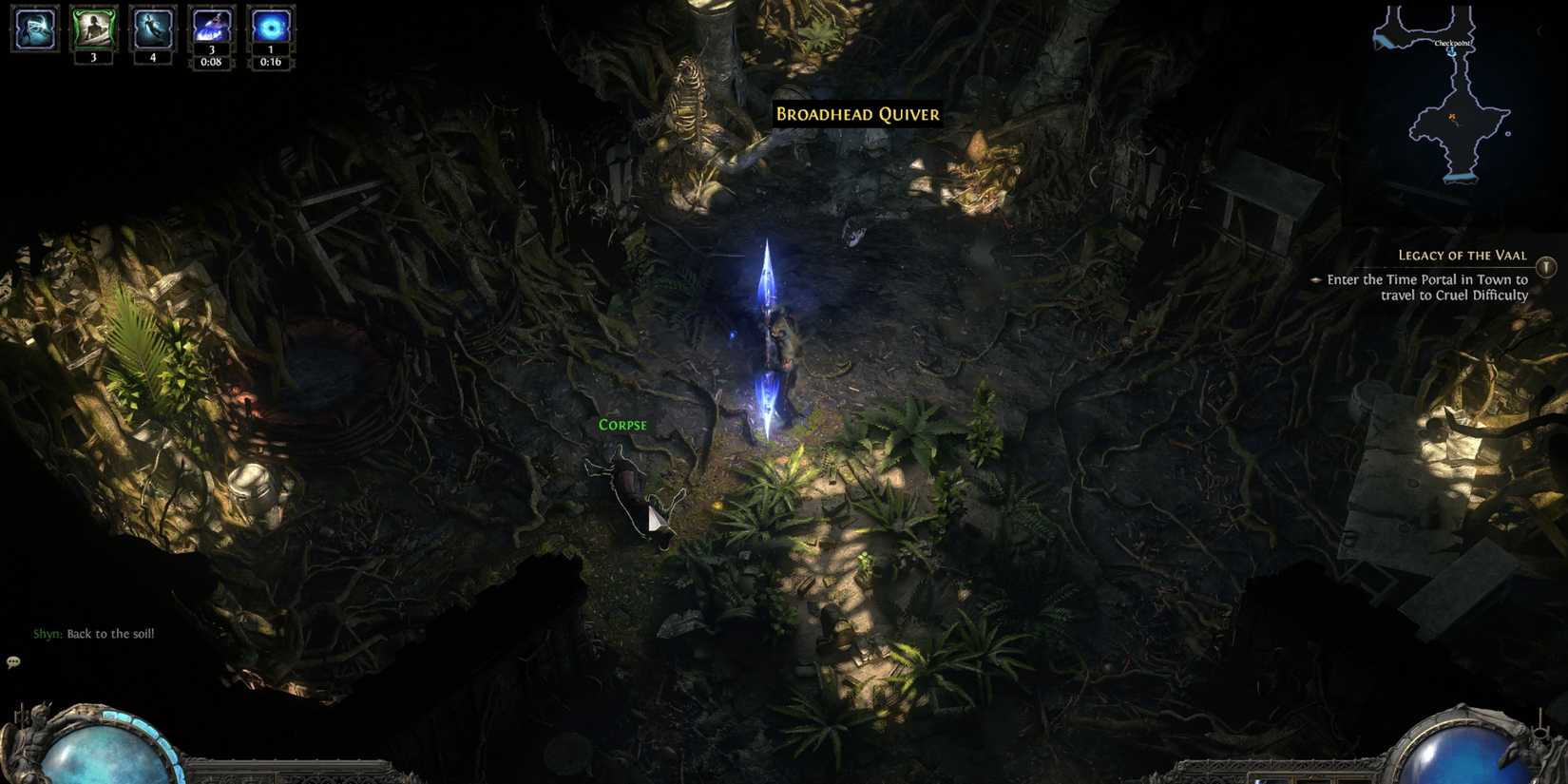The width and height of the screenshot is (1568, 784).
Task: Select the Legacy of the Vaal quest heading
Action: [x=1463, y=255]
